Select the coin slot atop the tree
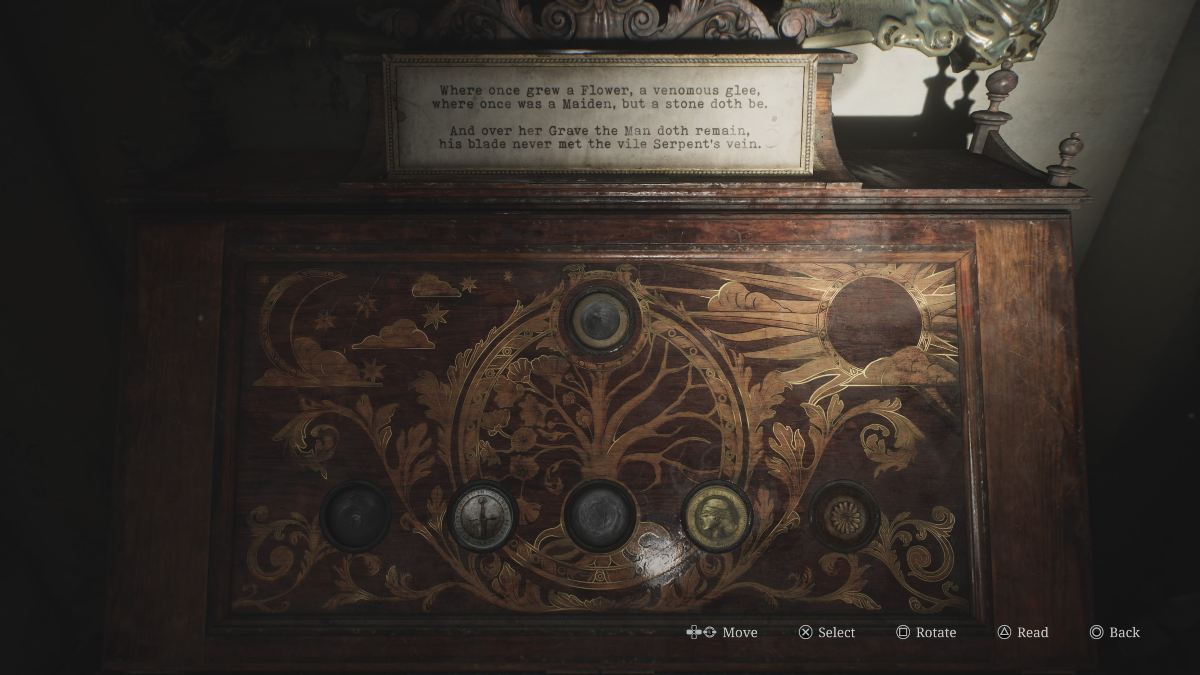The height and width of the screenshot is (675, 1200). pos(600,321)
